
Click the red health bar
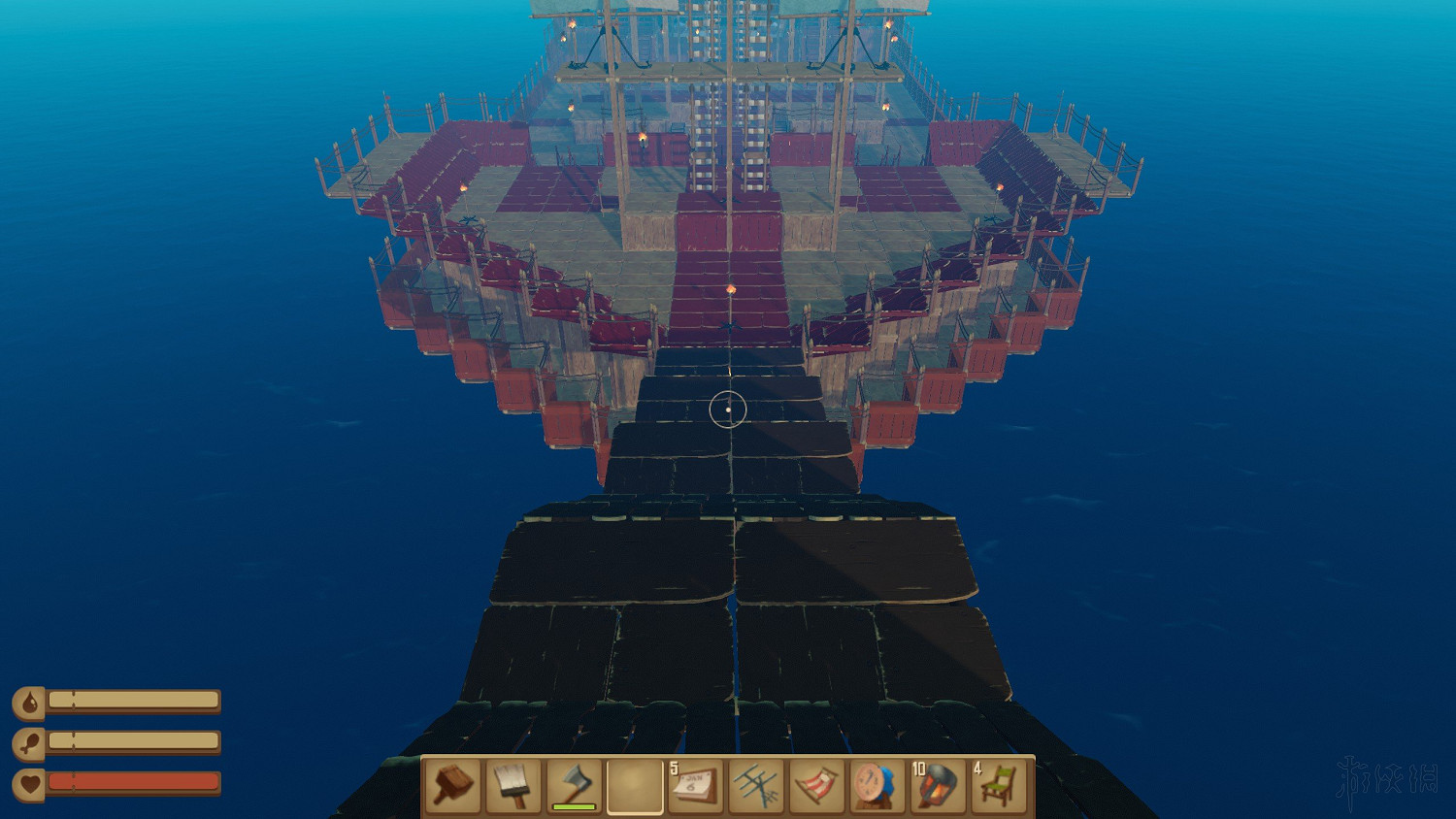click(x=136, y=782)
